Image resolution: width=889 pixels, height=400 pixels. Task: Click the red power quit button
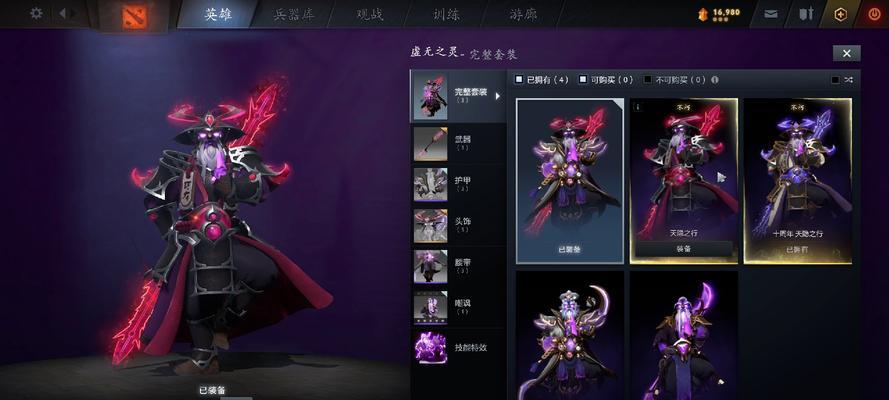click(x=875, y=14)
